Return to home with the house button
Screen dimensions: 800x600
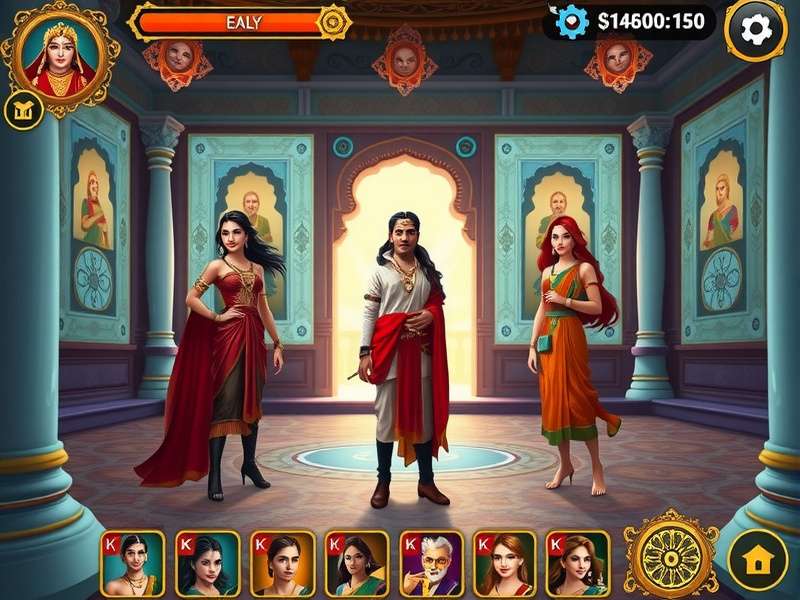coord(757,560)
